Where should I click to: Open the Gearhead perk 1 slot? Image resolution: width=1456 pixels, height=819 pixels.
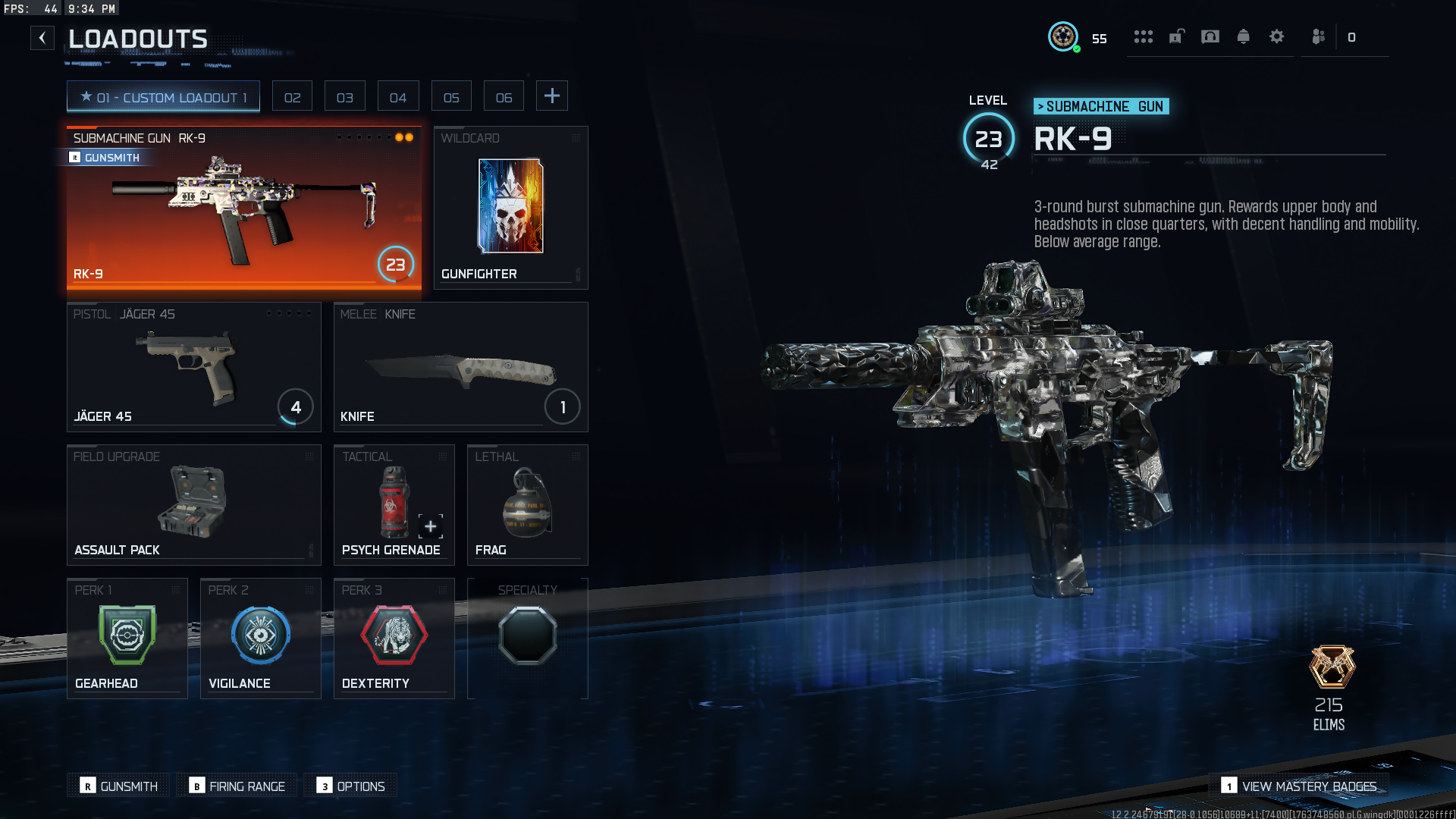click(127, 639)
